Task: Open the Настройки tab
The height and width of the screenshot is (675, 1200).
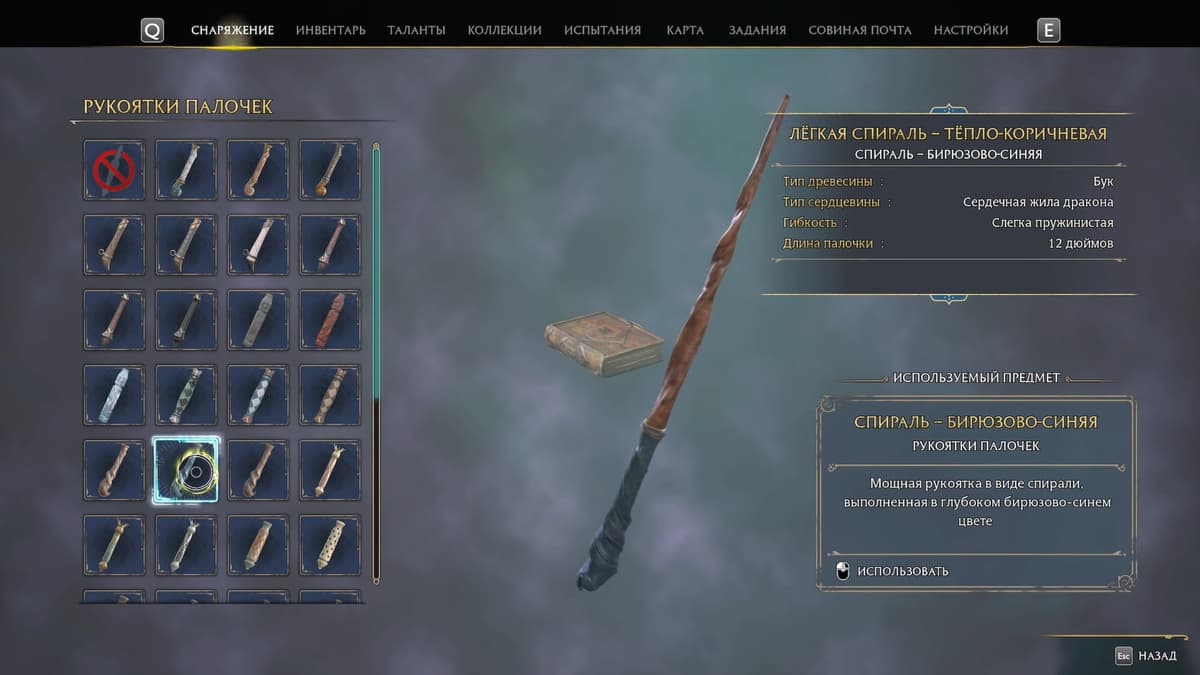Action: [x=970, y=30]
